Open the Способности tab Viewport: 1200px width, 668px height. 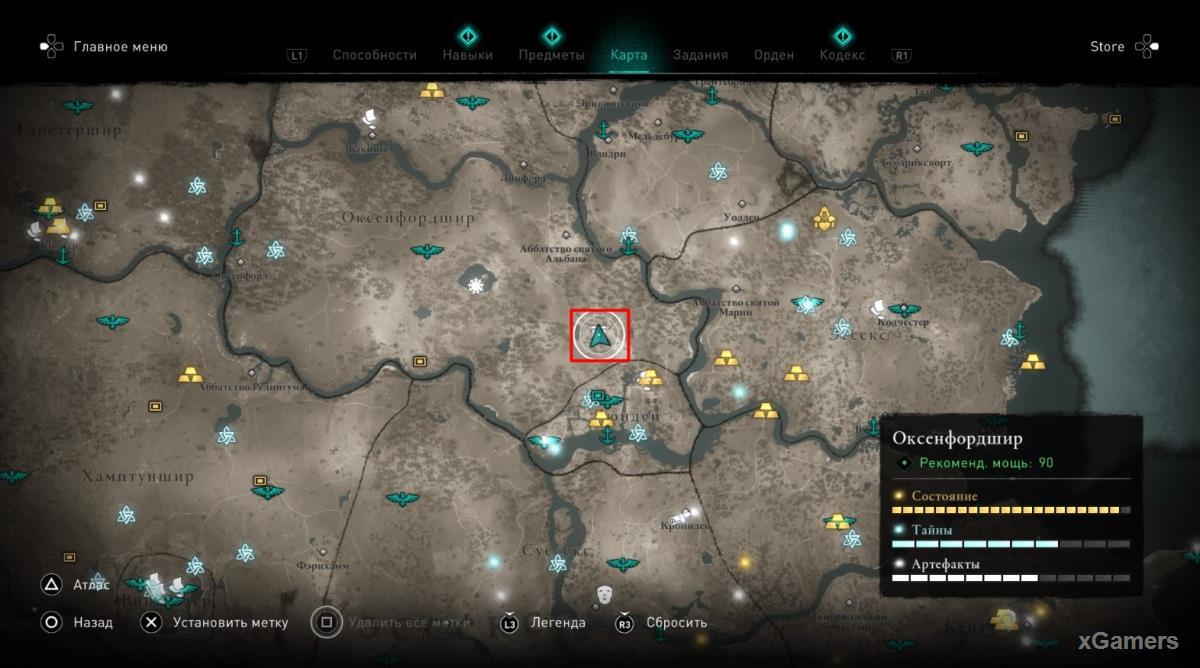[x=374, y=55]
